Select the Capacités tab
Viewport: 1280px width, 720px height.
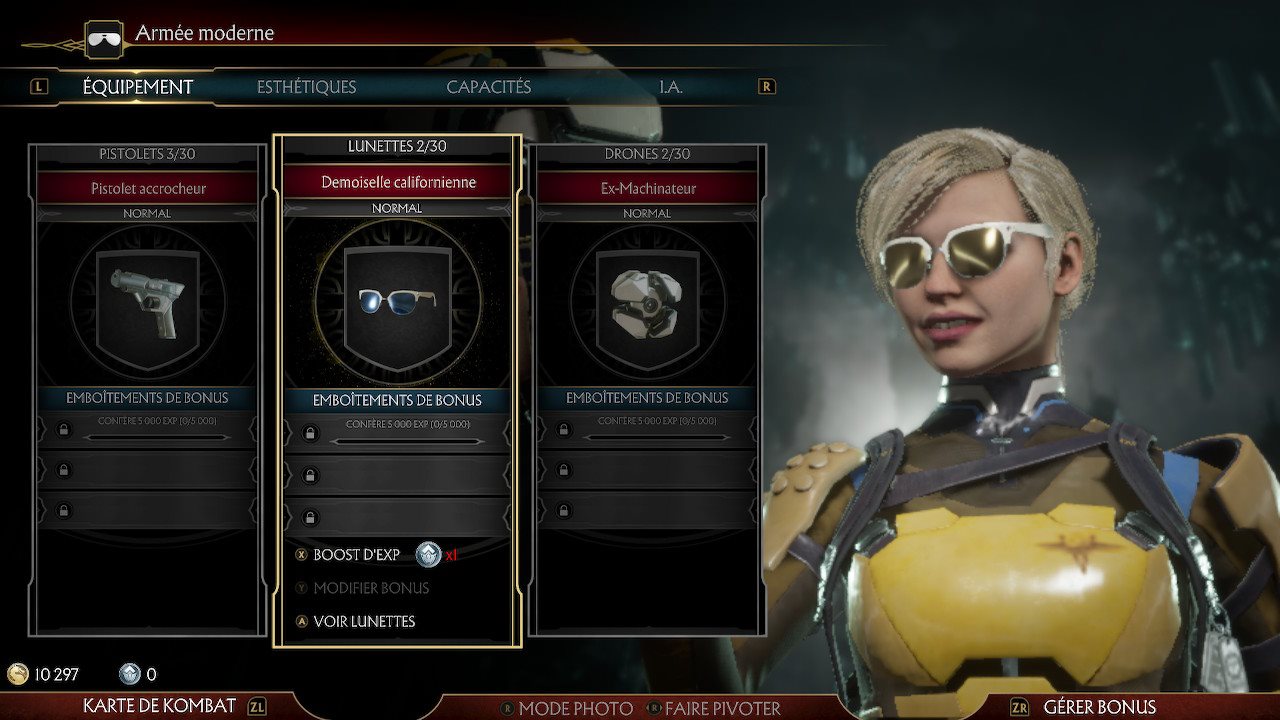point(488,87)
